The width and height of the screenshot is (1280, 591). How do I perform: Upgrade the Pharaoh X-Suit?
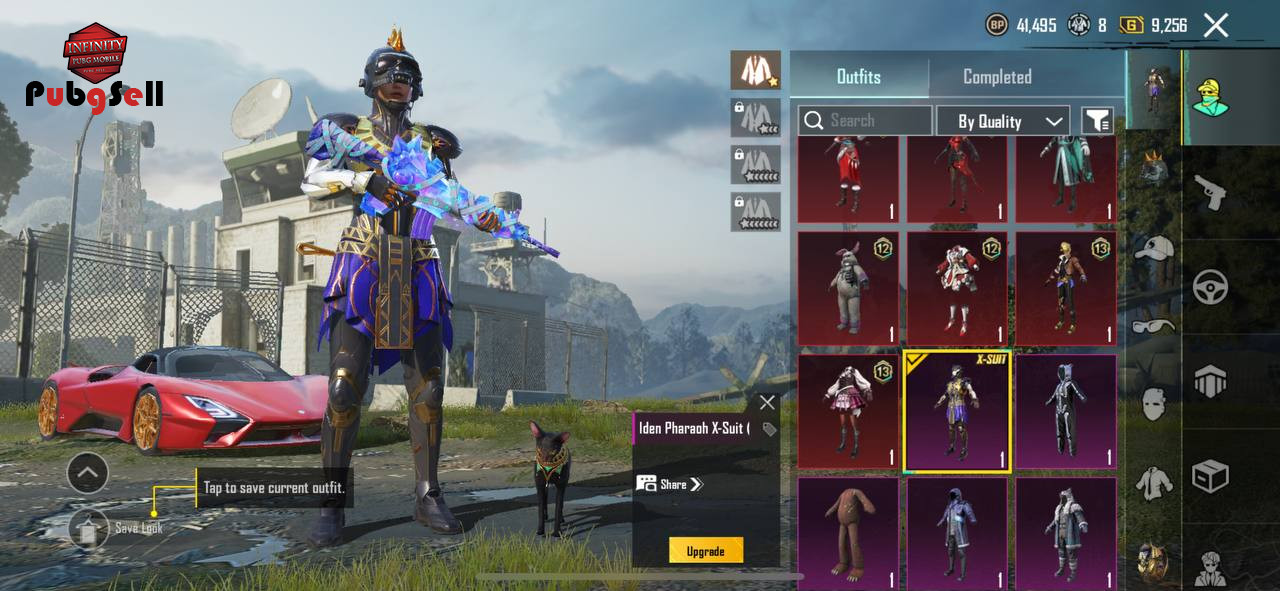point(705,551)
